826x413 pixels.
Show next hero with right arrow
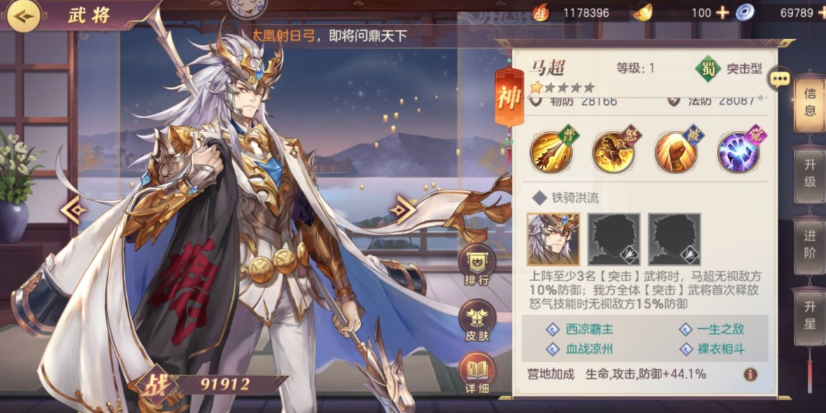(x=402, y=210)
